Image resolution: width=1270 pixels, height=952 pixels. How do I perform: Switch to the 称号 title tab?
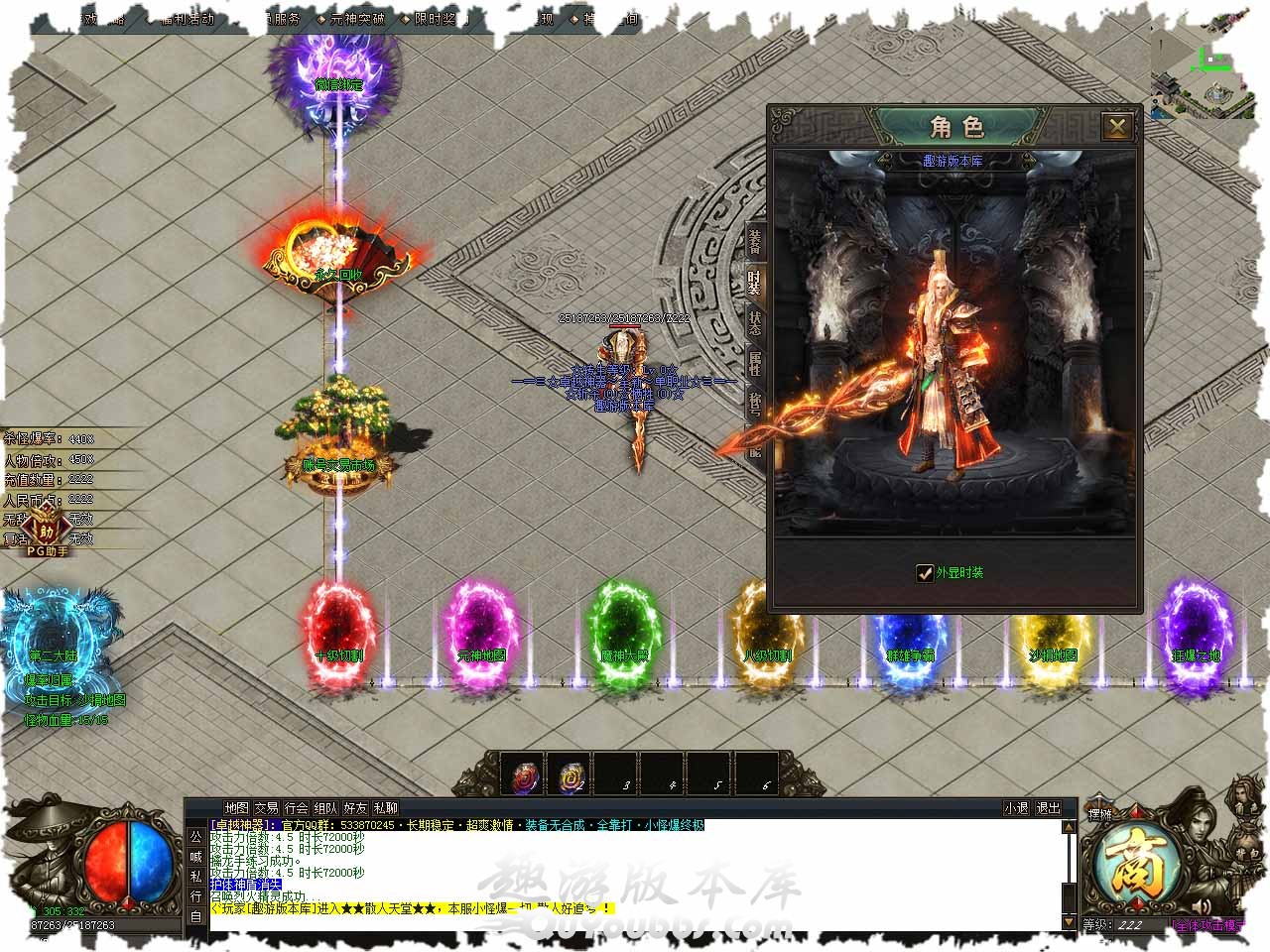click(x=755, y=404)
